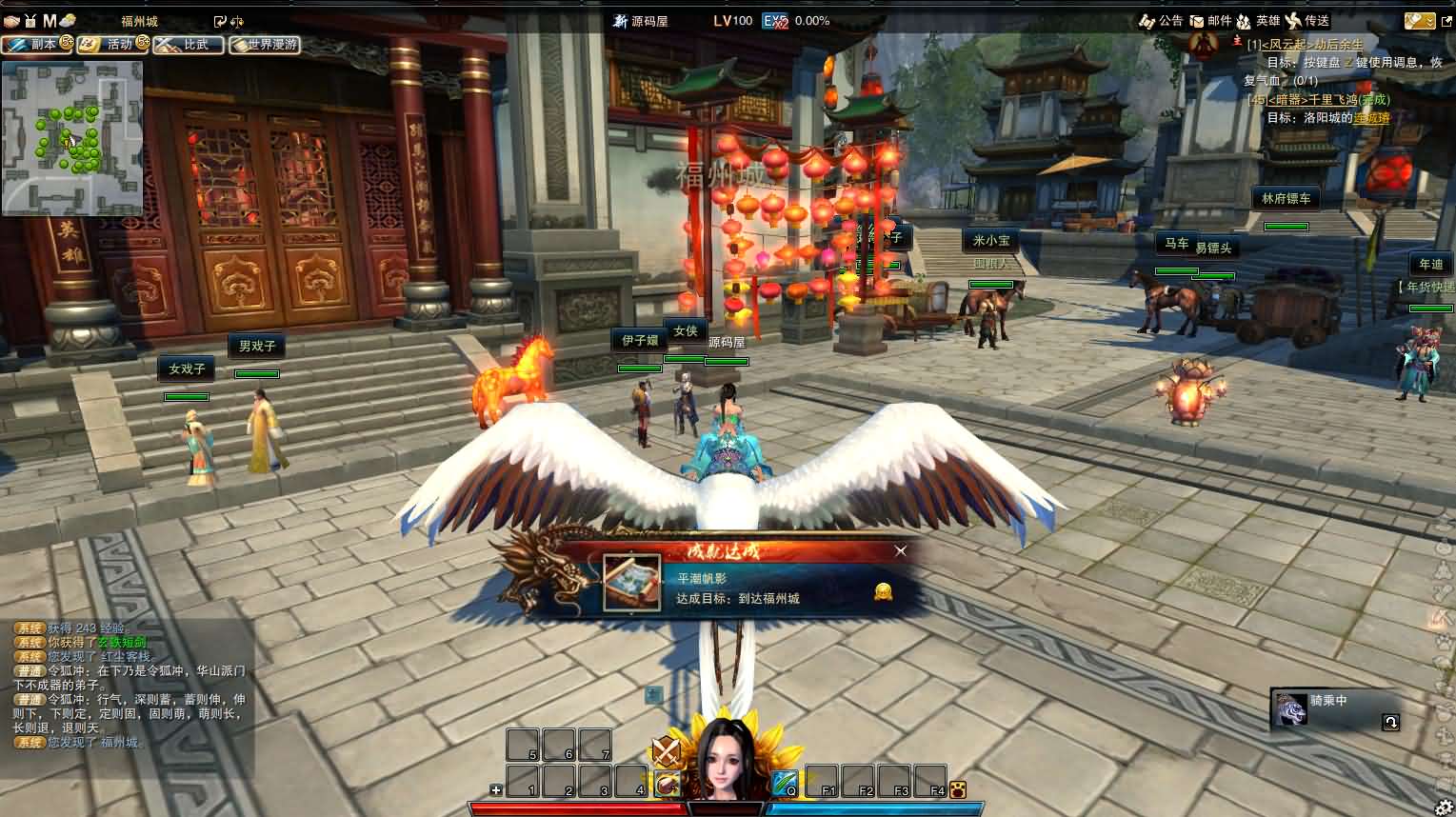Click the 连城璐 quest objective link

click(x=1371, y=117)
